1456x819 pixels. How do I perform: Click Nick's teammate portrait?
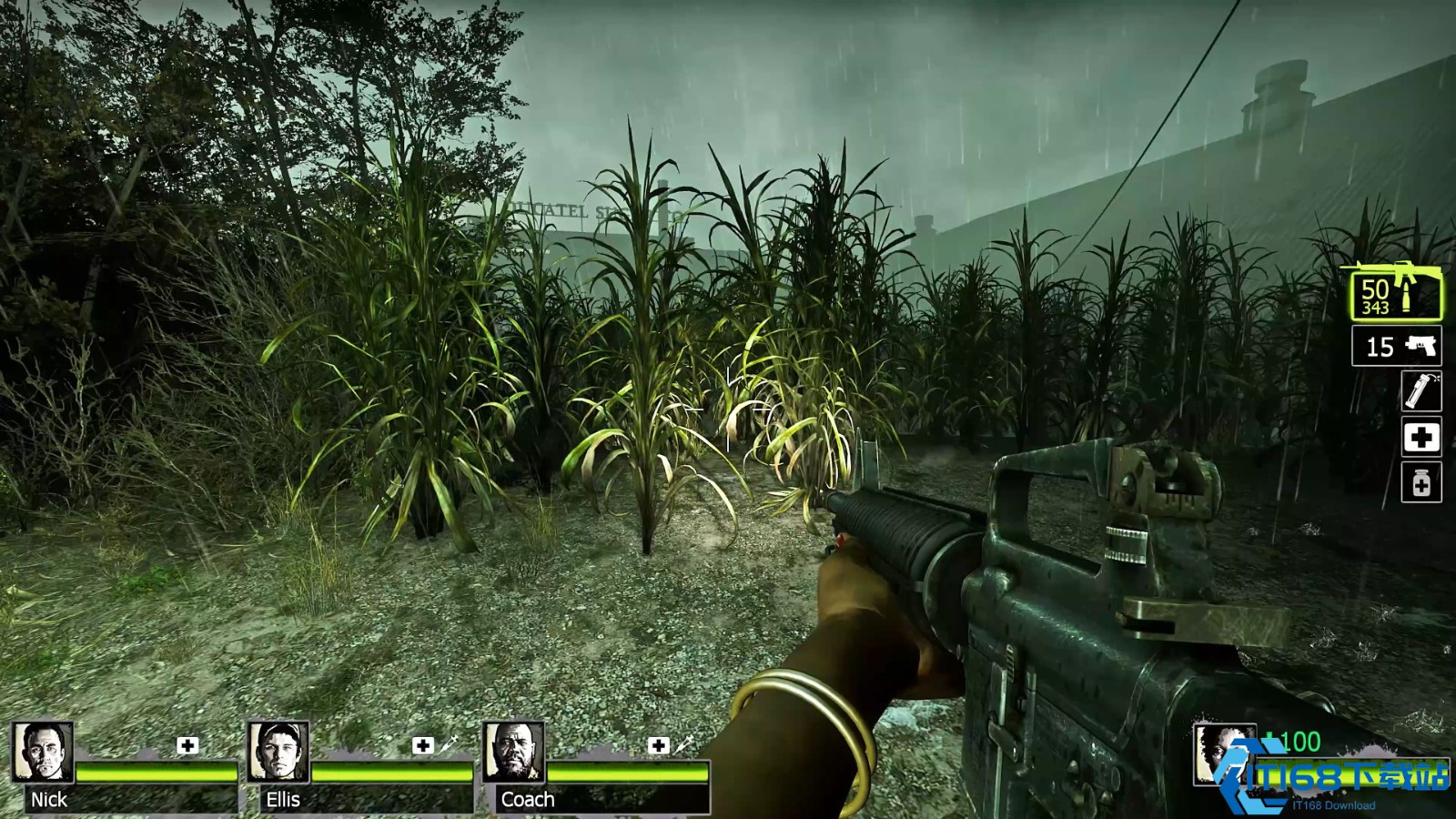pyautogui.click(x=43, y=753)
